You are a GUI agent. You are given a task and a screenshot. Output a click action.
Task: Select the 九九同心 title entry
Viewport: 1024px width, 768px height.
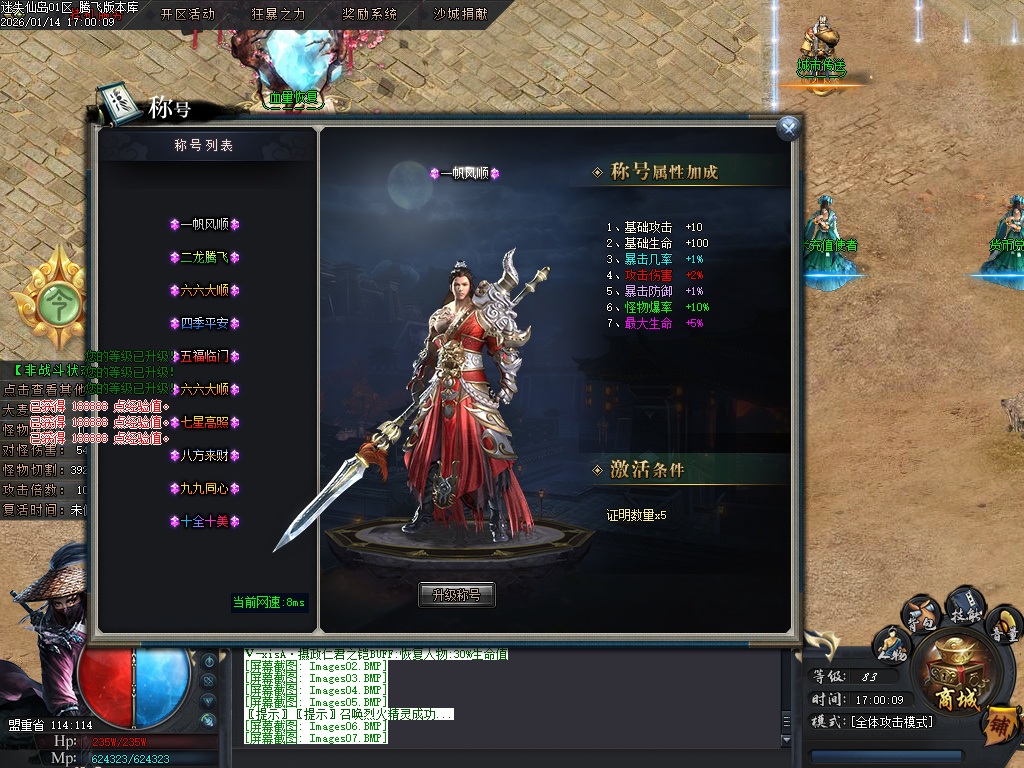coord(204,488)
